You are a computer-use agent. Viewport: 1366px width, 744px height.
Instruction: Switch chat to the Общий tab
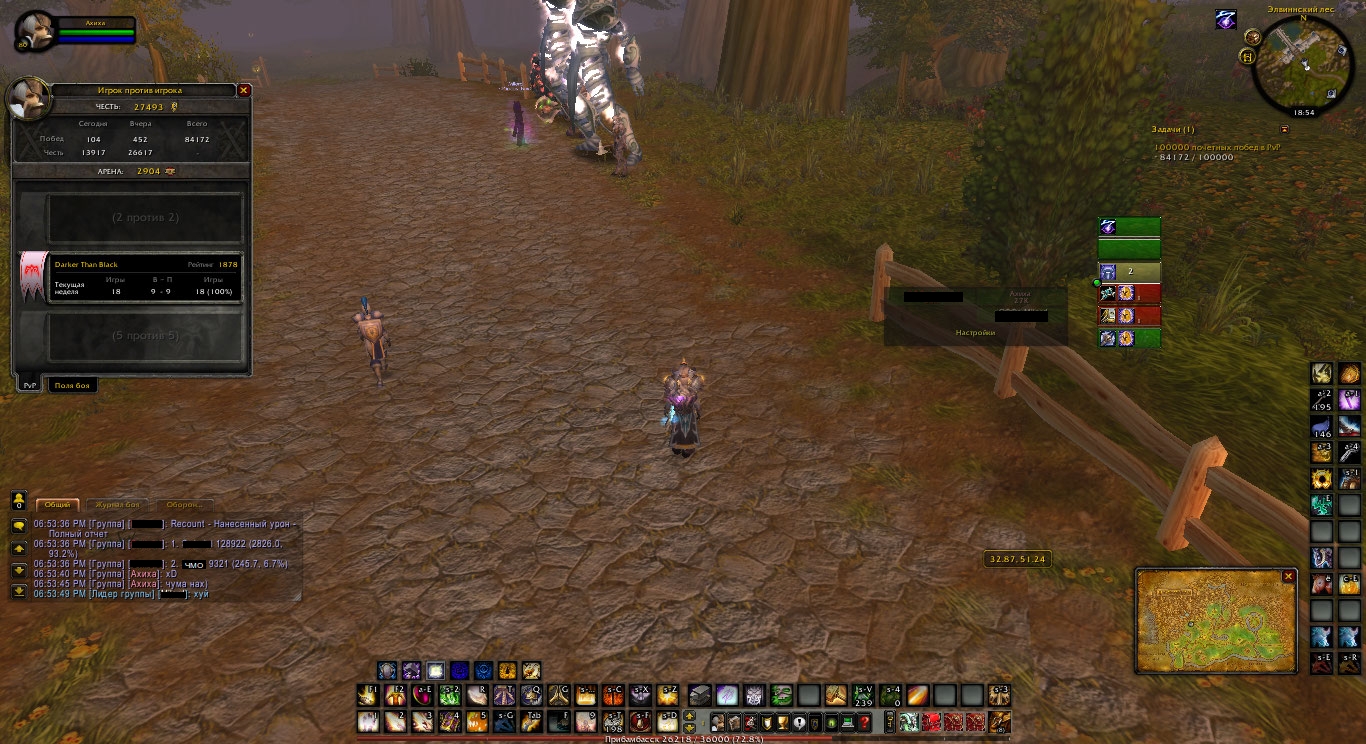pyautogui.click(x=57, y=505)
